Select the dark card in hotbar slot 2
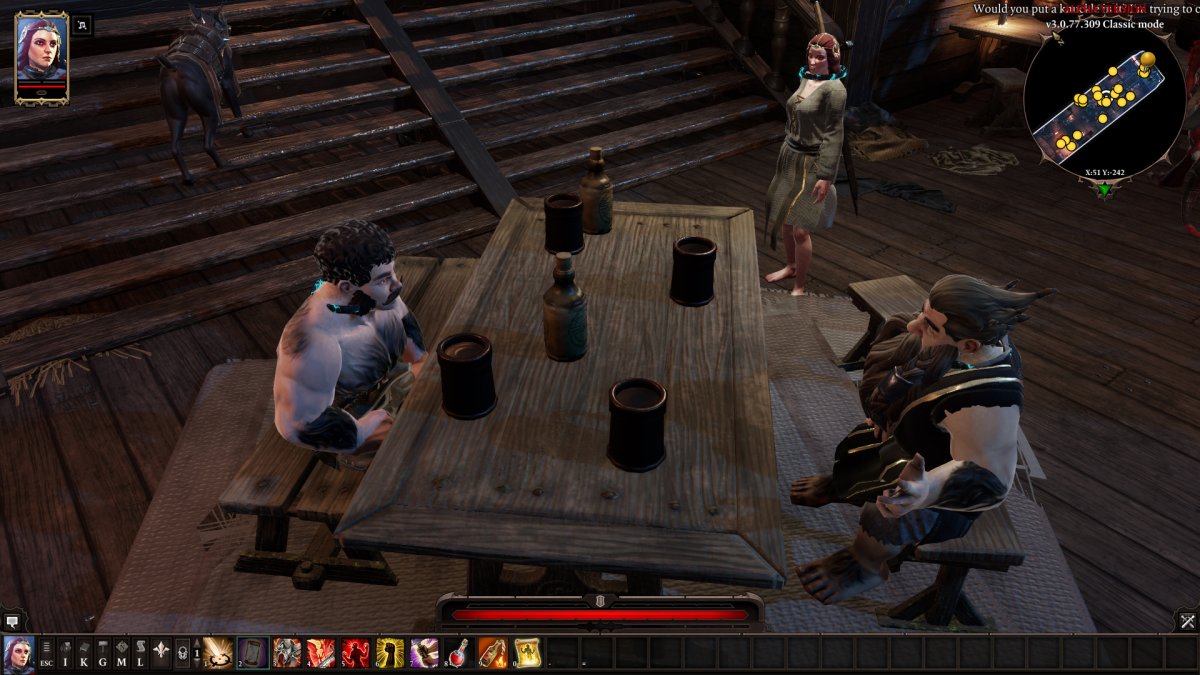Image resolution: width=1200 pixels, height=675 pixels. (253, 653)
